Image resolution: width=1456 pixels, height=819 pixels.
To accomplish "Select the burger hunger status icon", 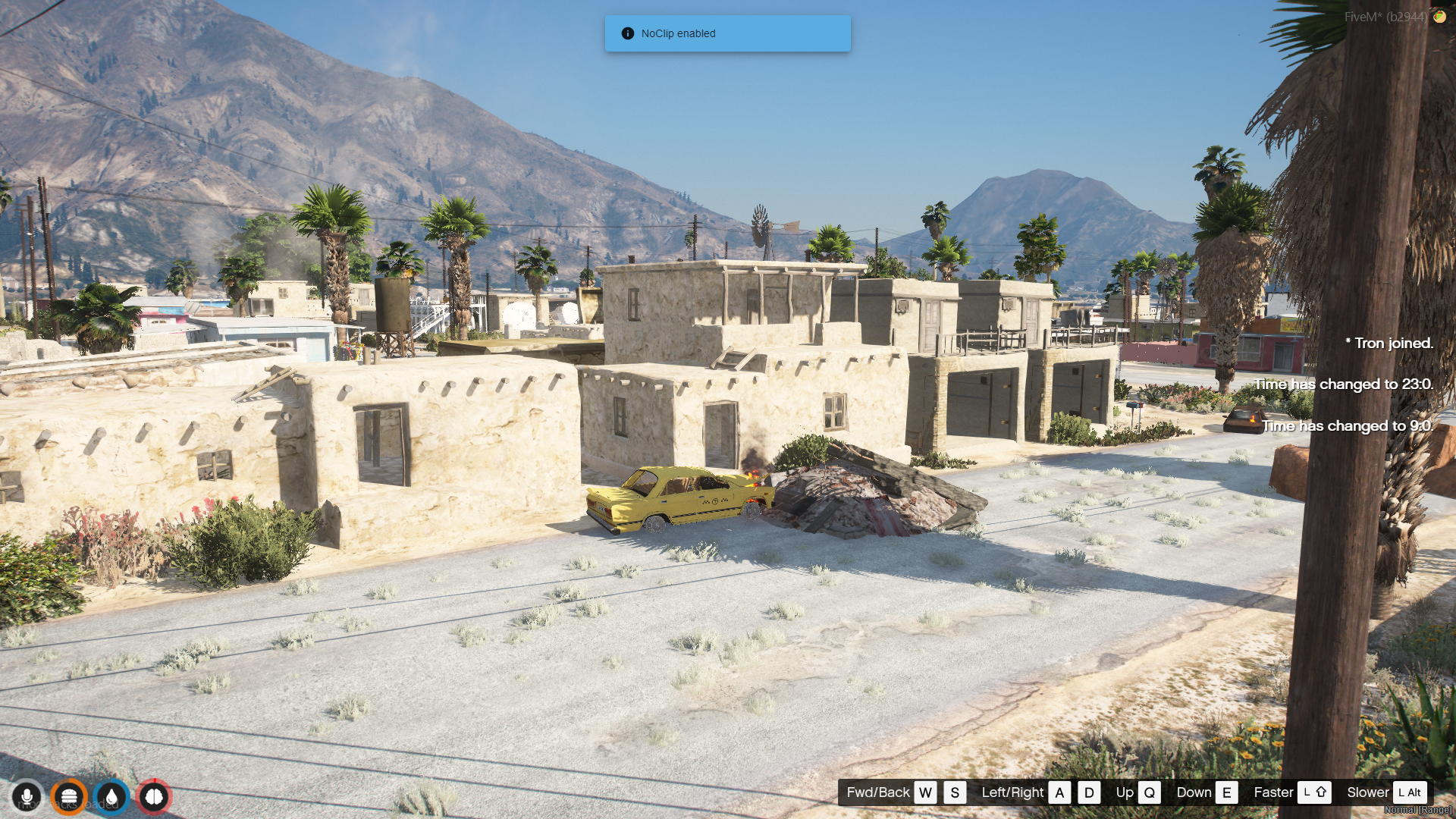I will click(x=69, y=797).
